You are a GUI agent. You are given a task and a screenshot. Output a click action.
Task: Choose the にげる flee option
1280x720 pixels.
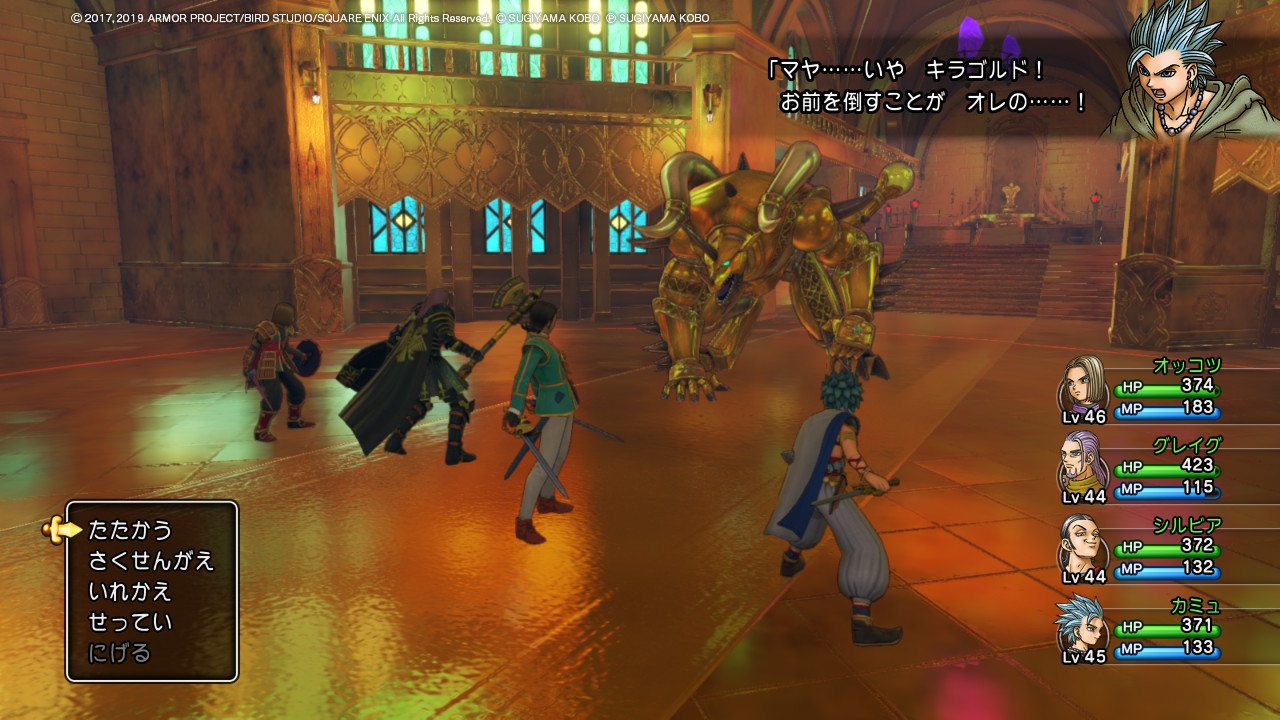(120, 653)
